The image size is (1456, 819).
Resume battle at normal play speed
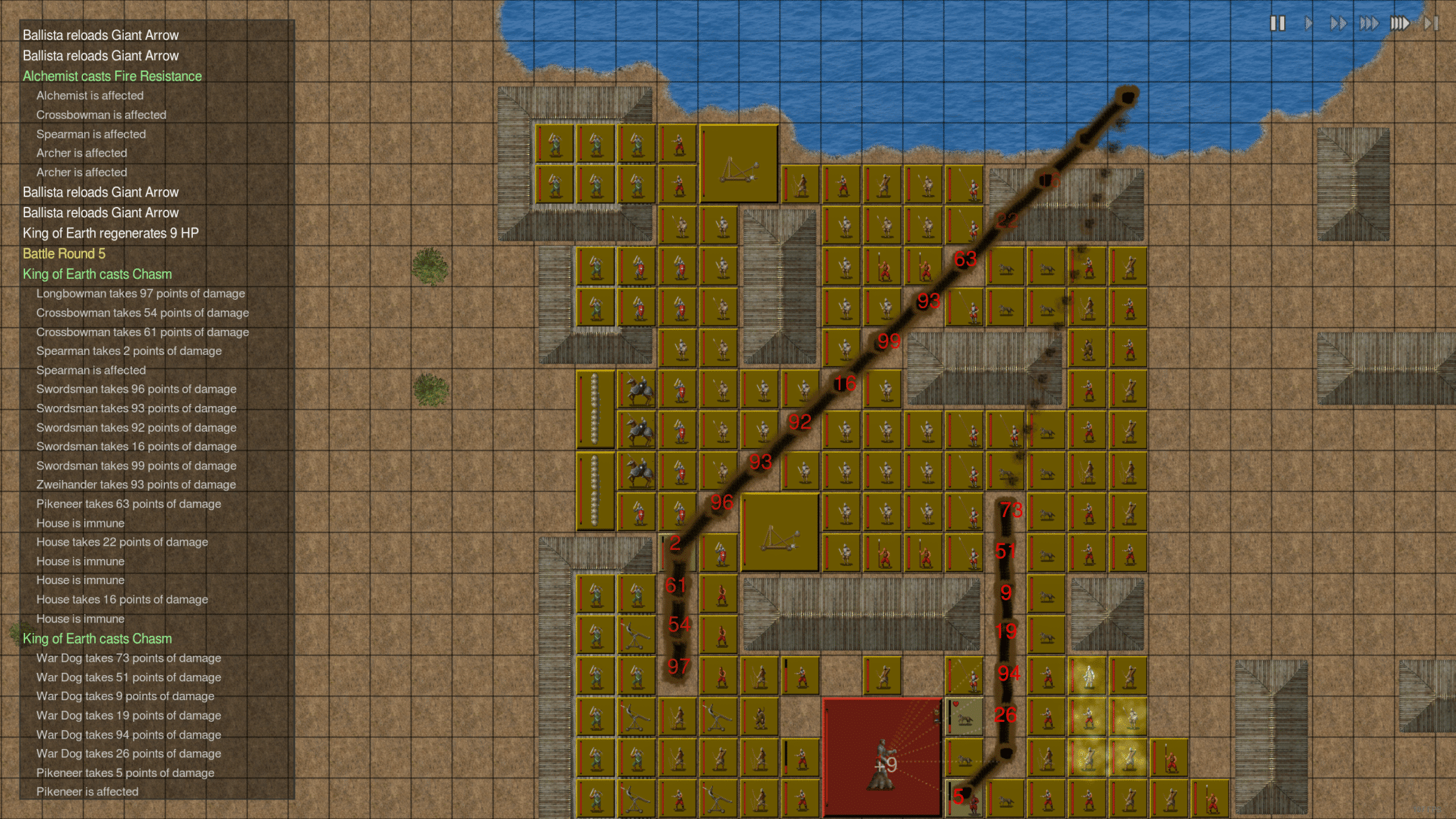1309,23
